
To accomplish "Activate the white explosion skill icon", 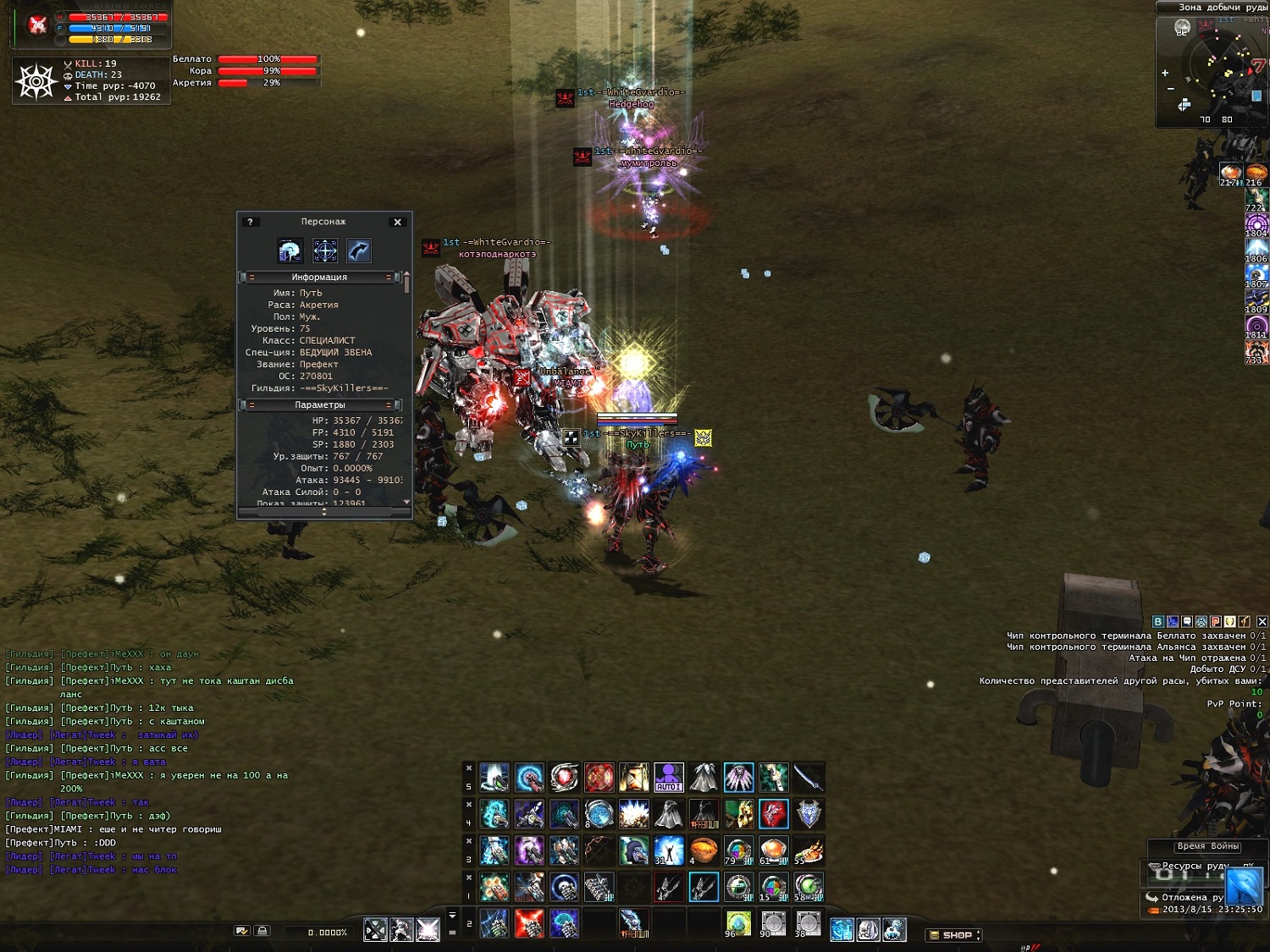I will [633, 813].
